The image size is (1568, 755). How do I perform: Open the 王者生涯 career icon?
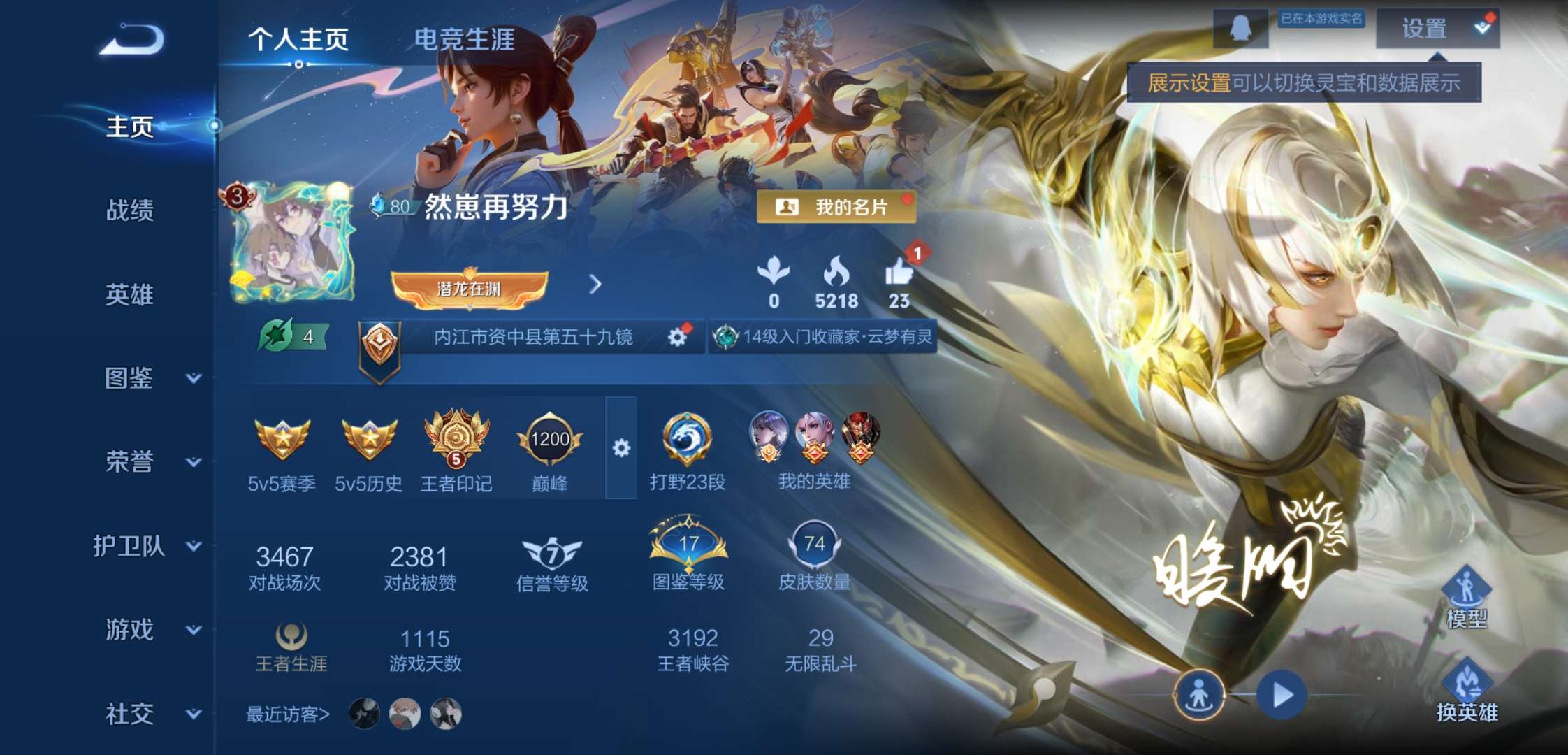[x=291, y=638]
